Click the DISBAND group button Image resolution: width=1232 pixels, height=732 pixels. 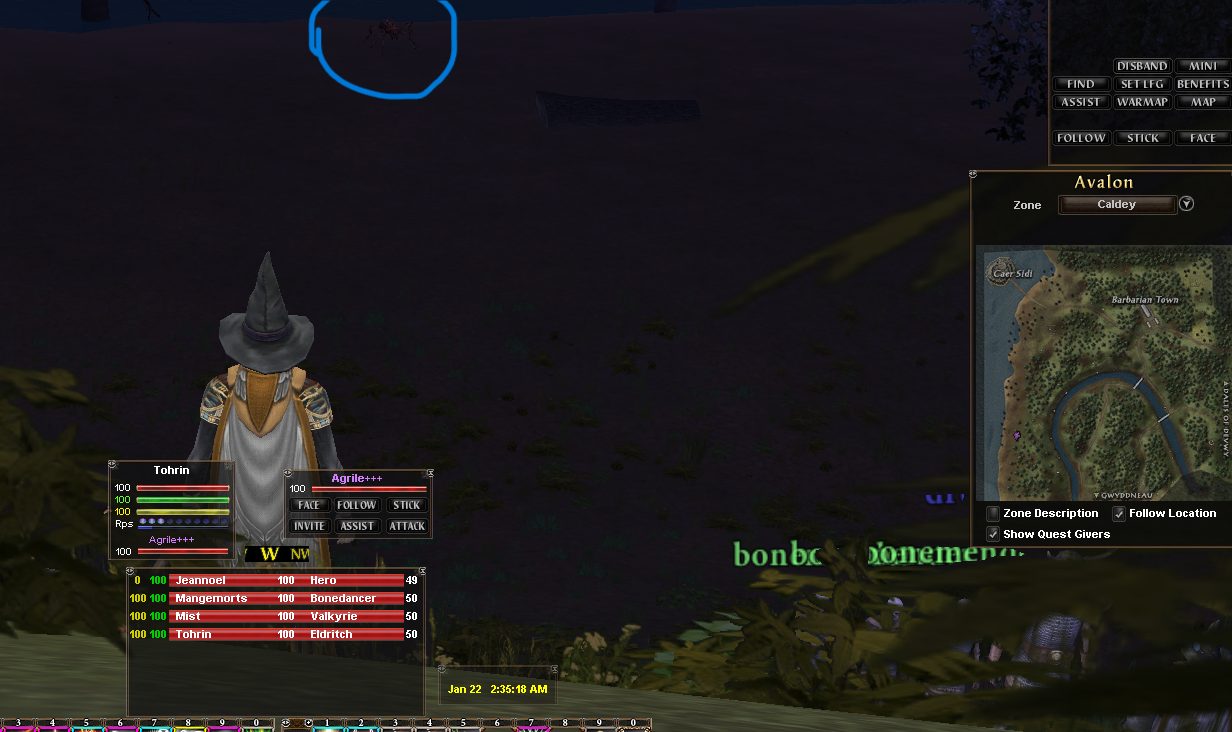pos(1142,66)
